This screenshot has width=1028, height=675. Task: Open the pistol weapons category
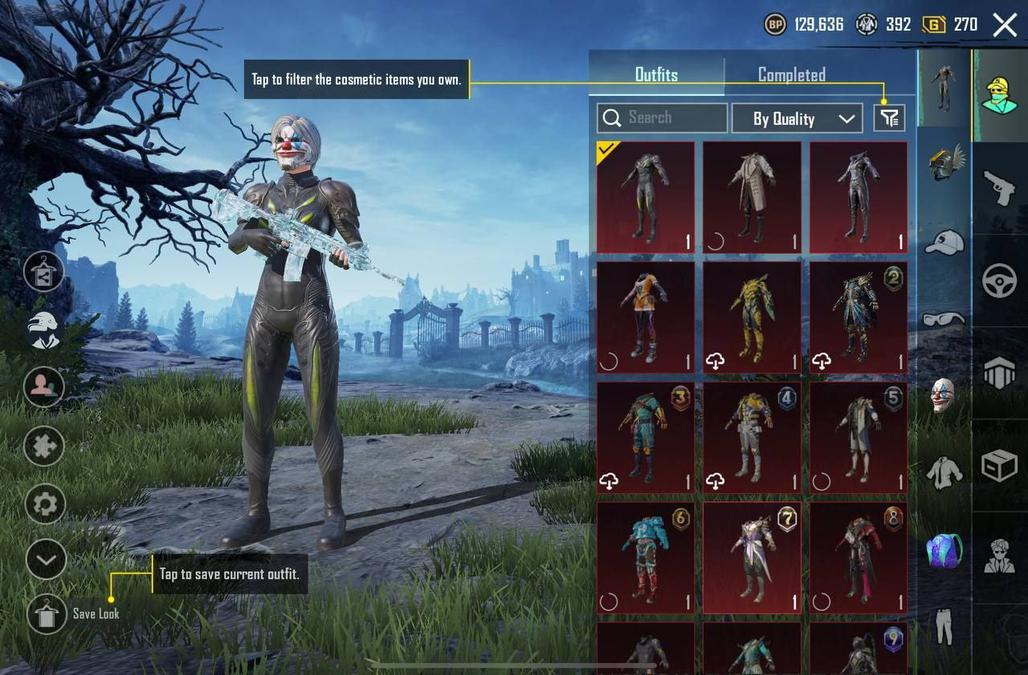(999, 188)
